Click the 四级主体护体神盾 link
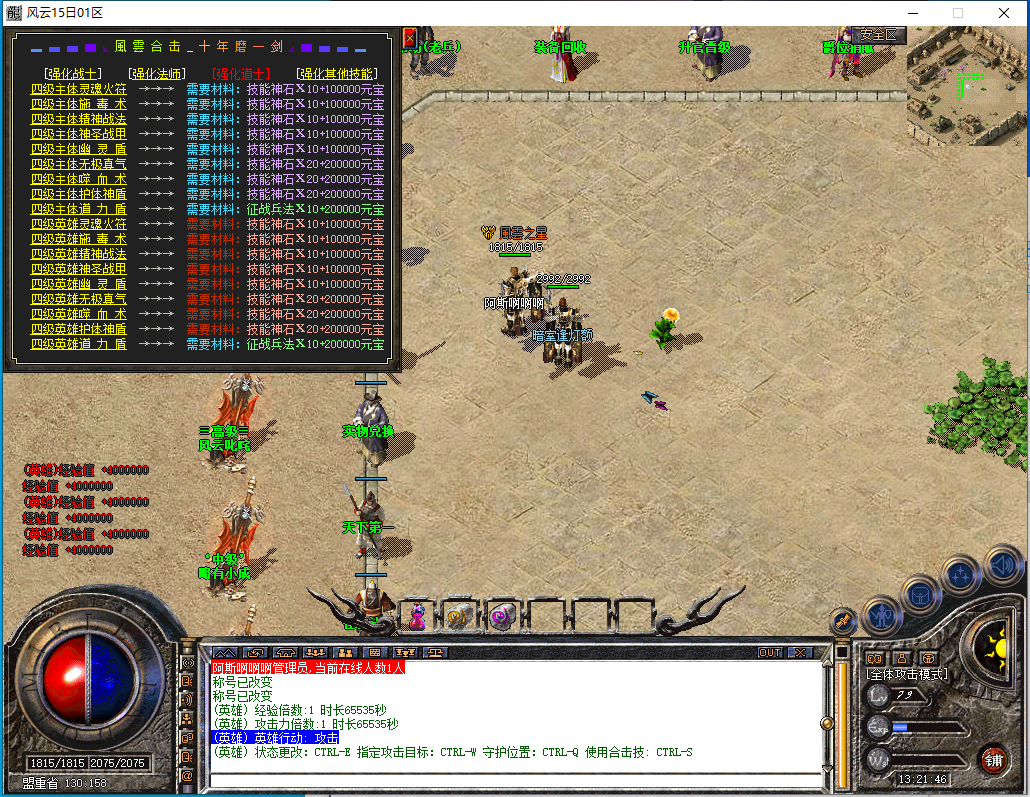Screen dimensions: 1030x797 pos(79,194)
